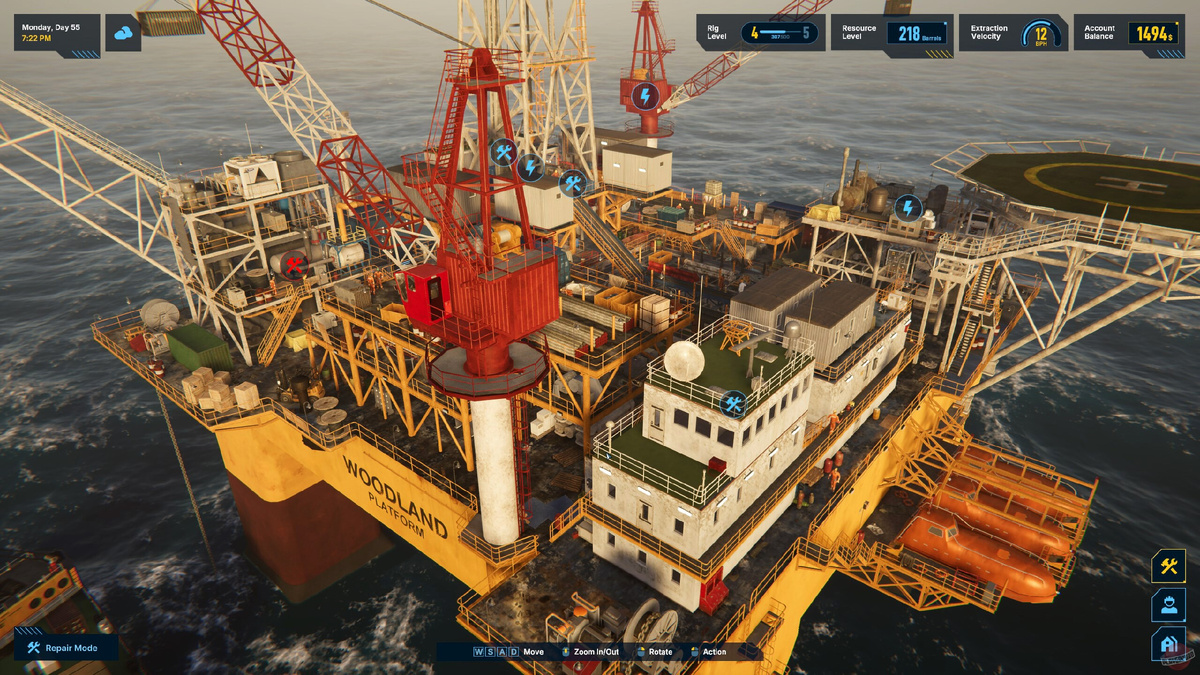This screenshot has width=1200, height=675.
Task: Select the lightning bolt marker beside the helipad
Action: 907,208
